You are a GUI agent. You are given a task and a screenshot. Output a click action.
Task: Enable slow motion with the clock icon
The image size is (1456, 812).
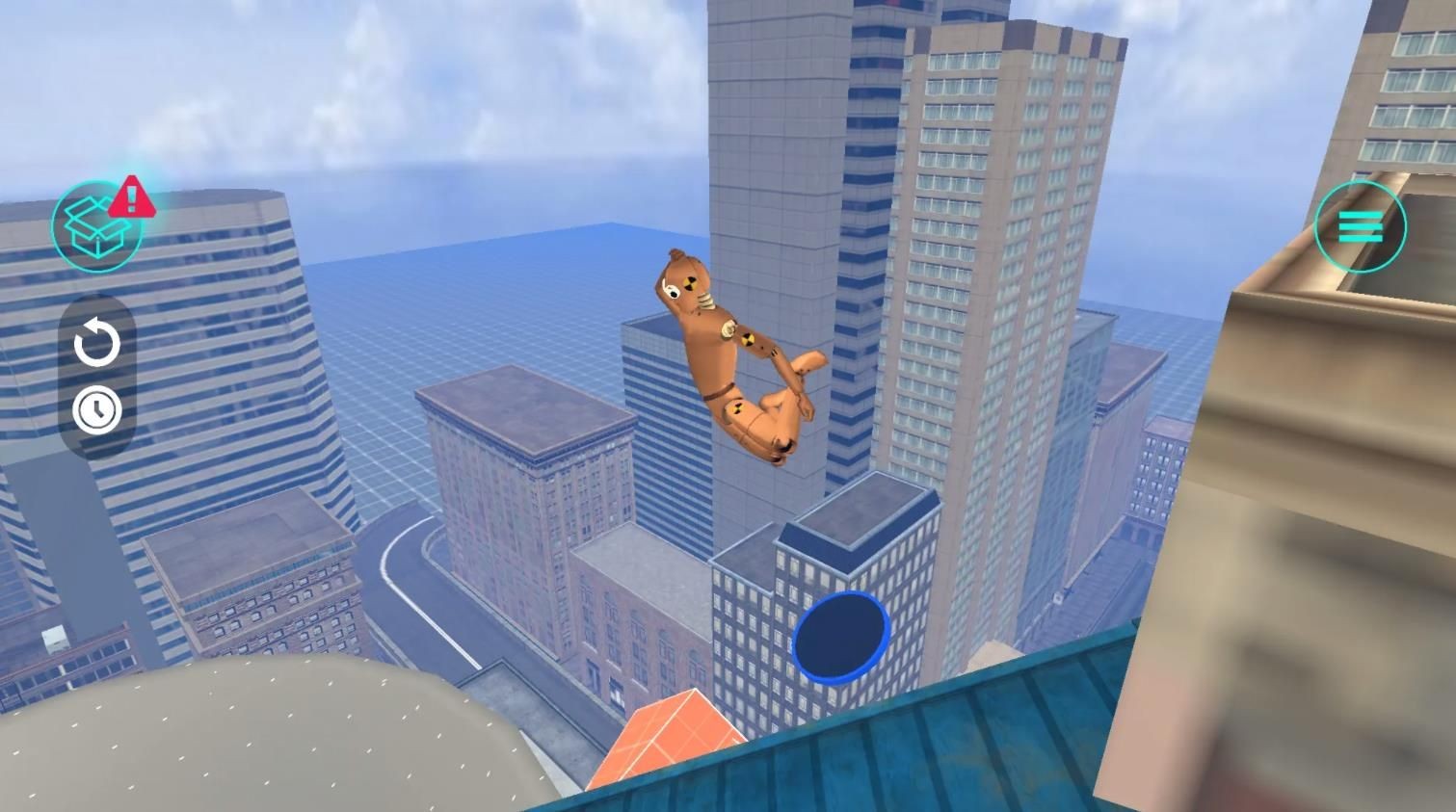click(x=95, y=408)
